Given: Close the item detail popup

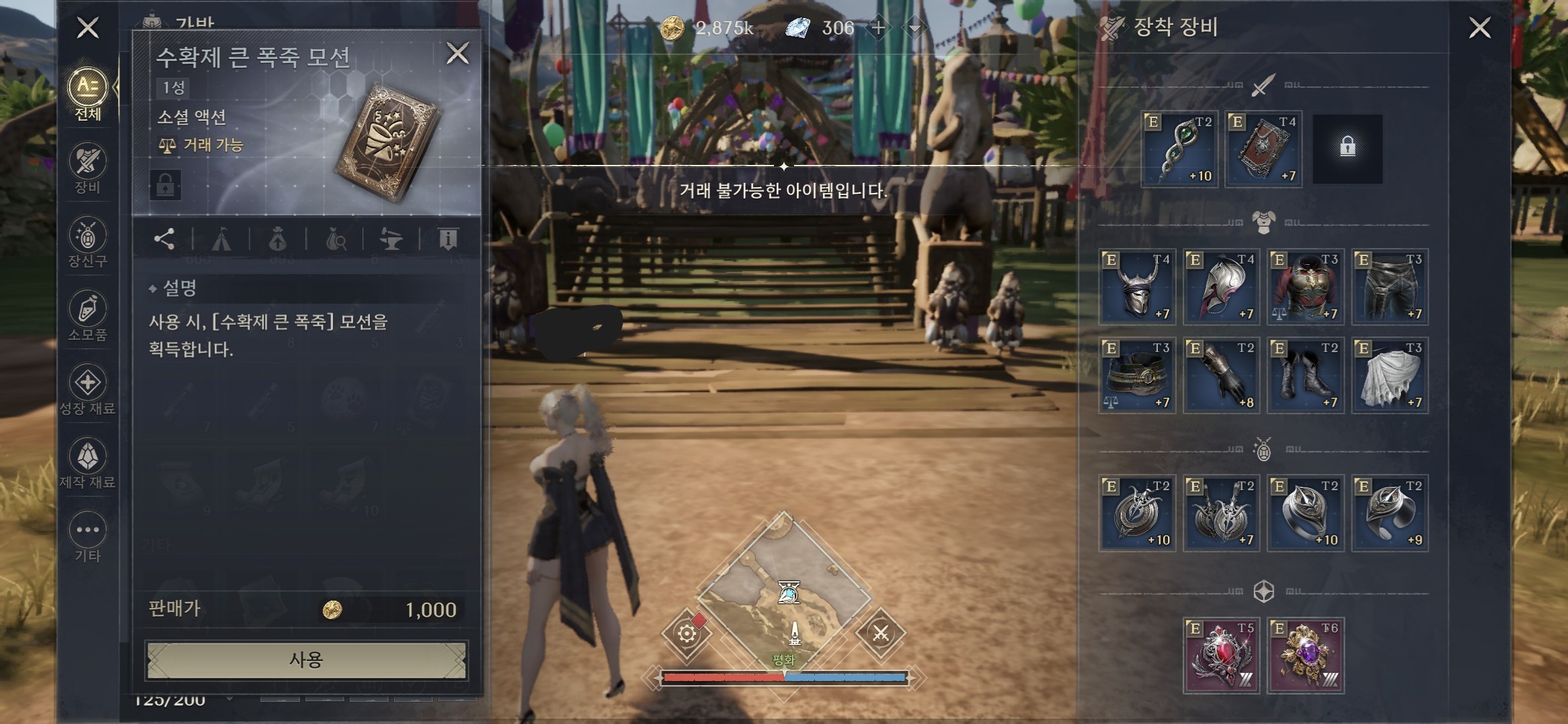Looking at the screenshot, I should [x=458, y=53].
